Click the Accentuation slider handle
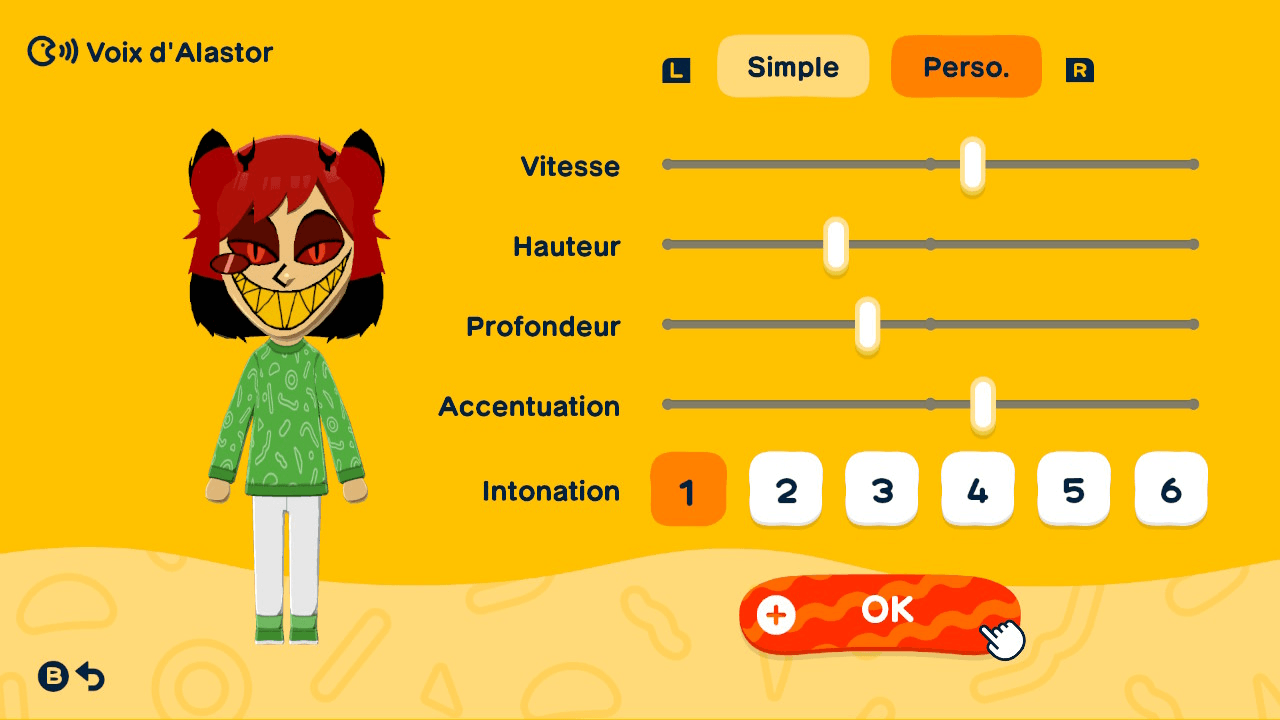The width and height of the screenshot is (1280, 720). click(984, 403)
